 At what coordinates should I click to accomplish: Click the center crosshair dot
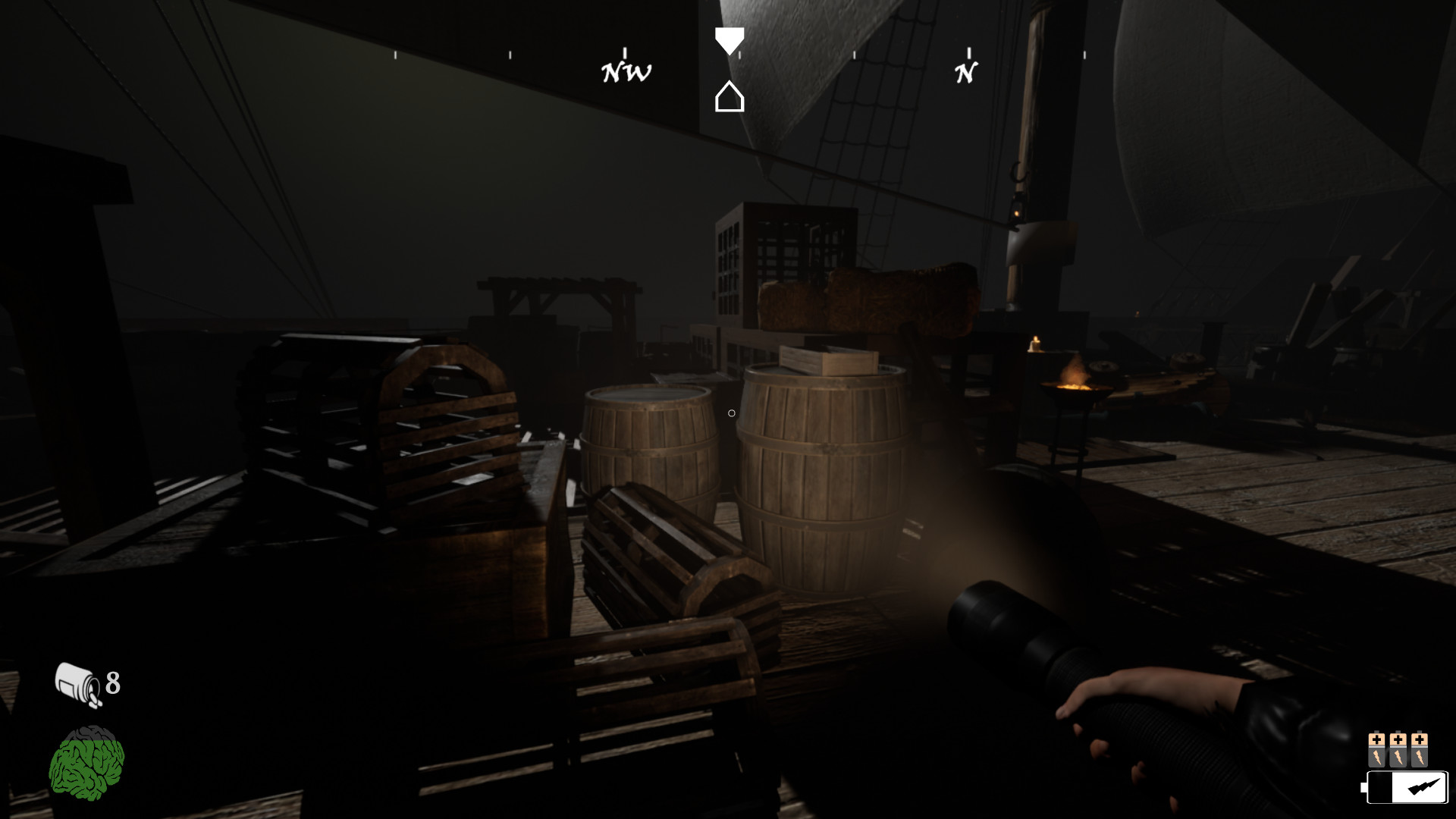pyautogui.click(x=730, y=412)
